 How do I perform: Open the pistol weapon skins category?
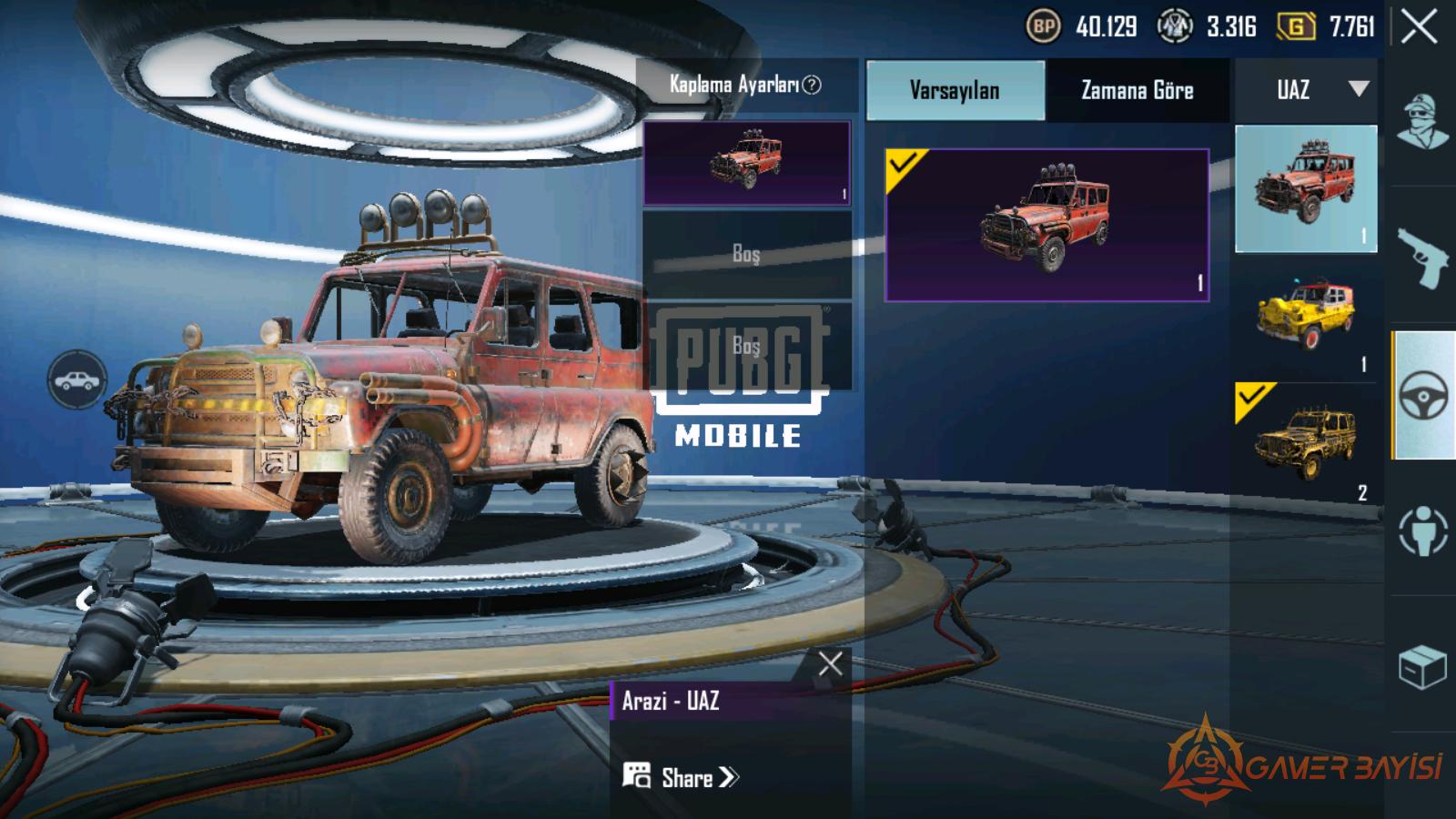[x=1422, y=258]
